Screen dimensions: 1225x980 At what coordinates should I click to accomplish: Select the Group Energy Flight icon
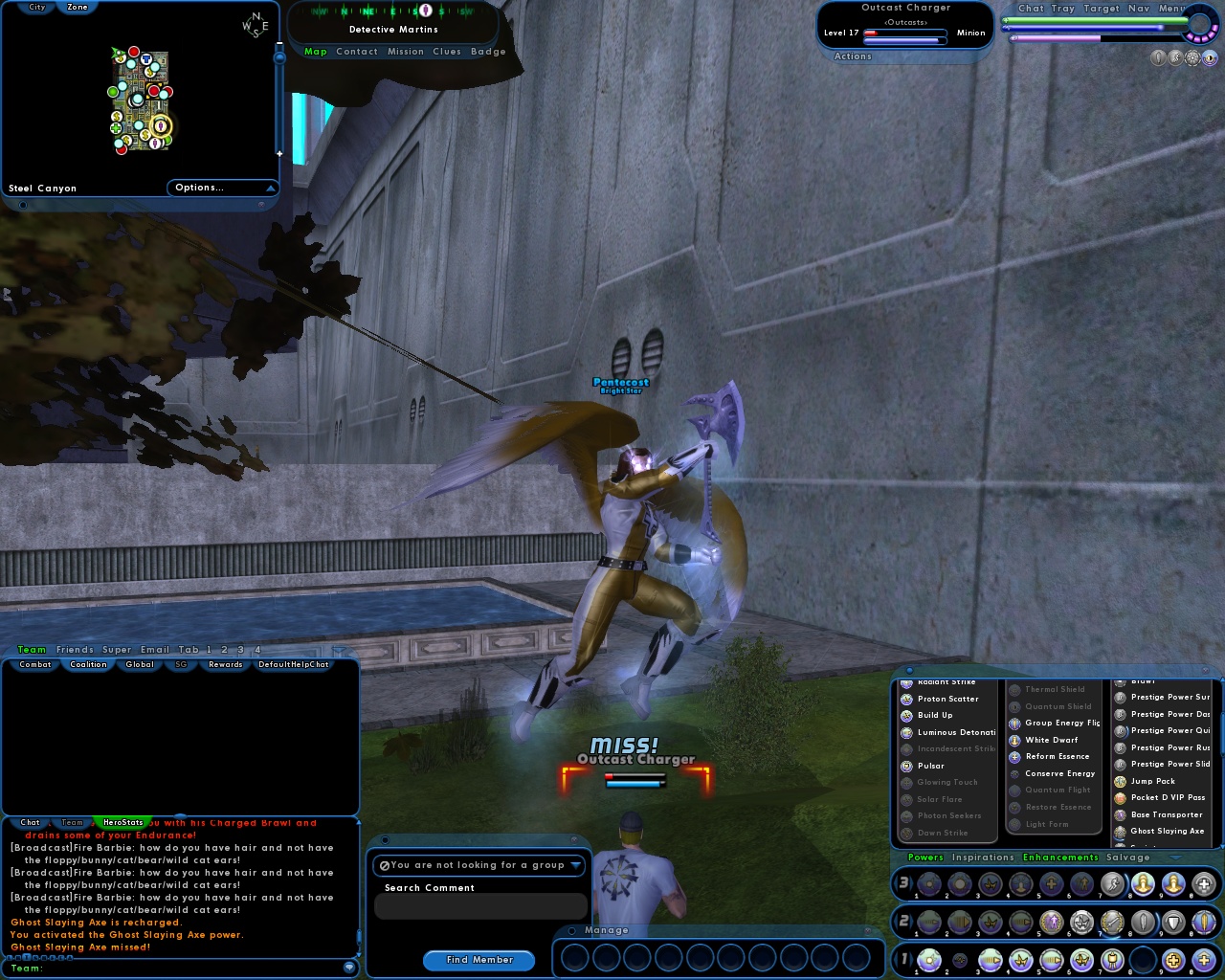tap(1014, 723)
